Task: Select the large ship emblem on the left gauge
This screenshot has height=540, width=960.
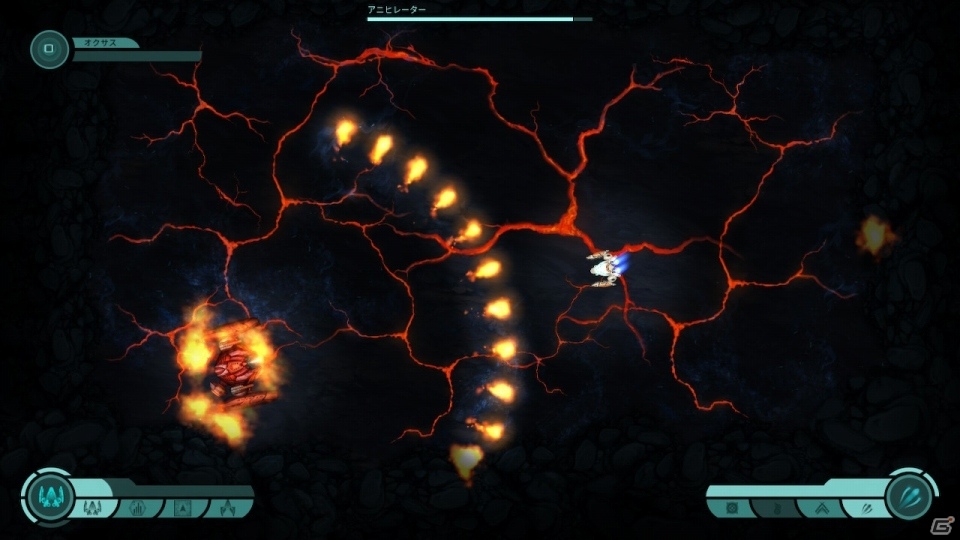Action: click(x=49, y=497)
